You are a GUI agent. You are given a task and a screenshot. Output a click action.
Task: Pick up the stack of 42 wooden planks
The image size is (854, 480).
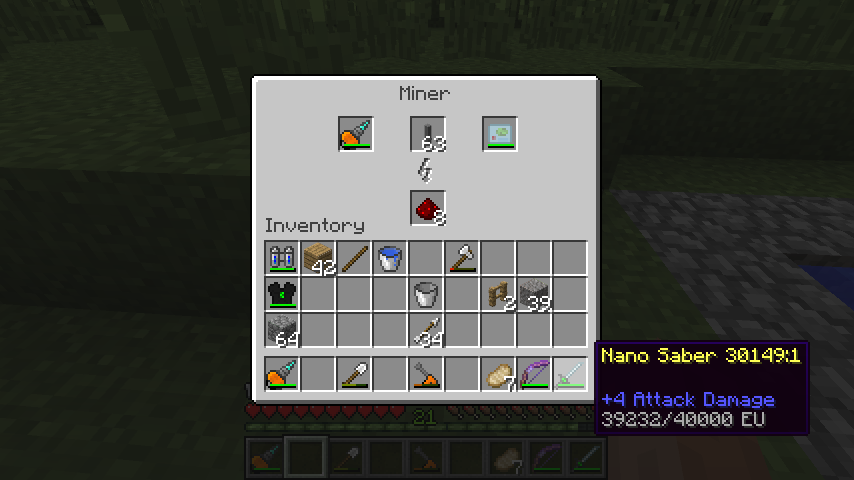point(318,258)
